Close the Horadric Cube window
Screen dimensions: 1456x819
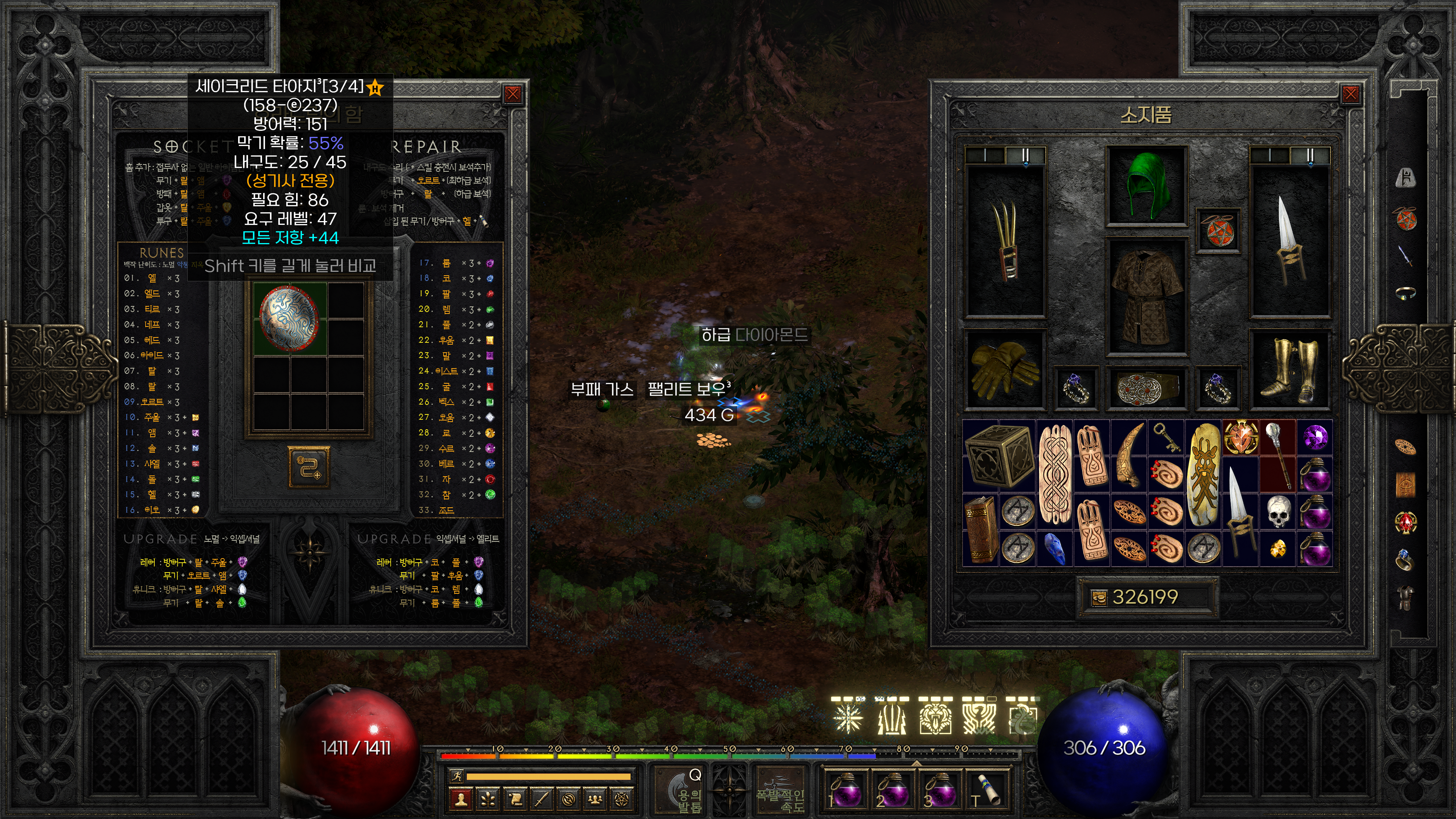pyautogui.click(x=513, y=94)
